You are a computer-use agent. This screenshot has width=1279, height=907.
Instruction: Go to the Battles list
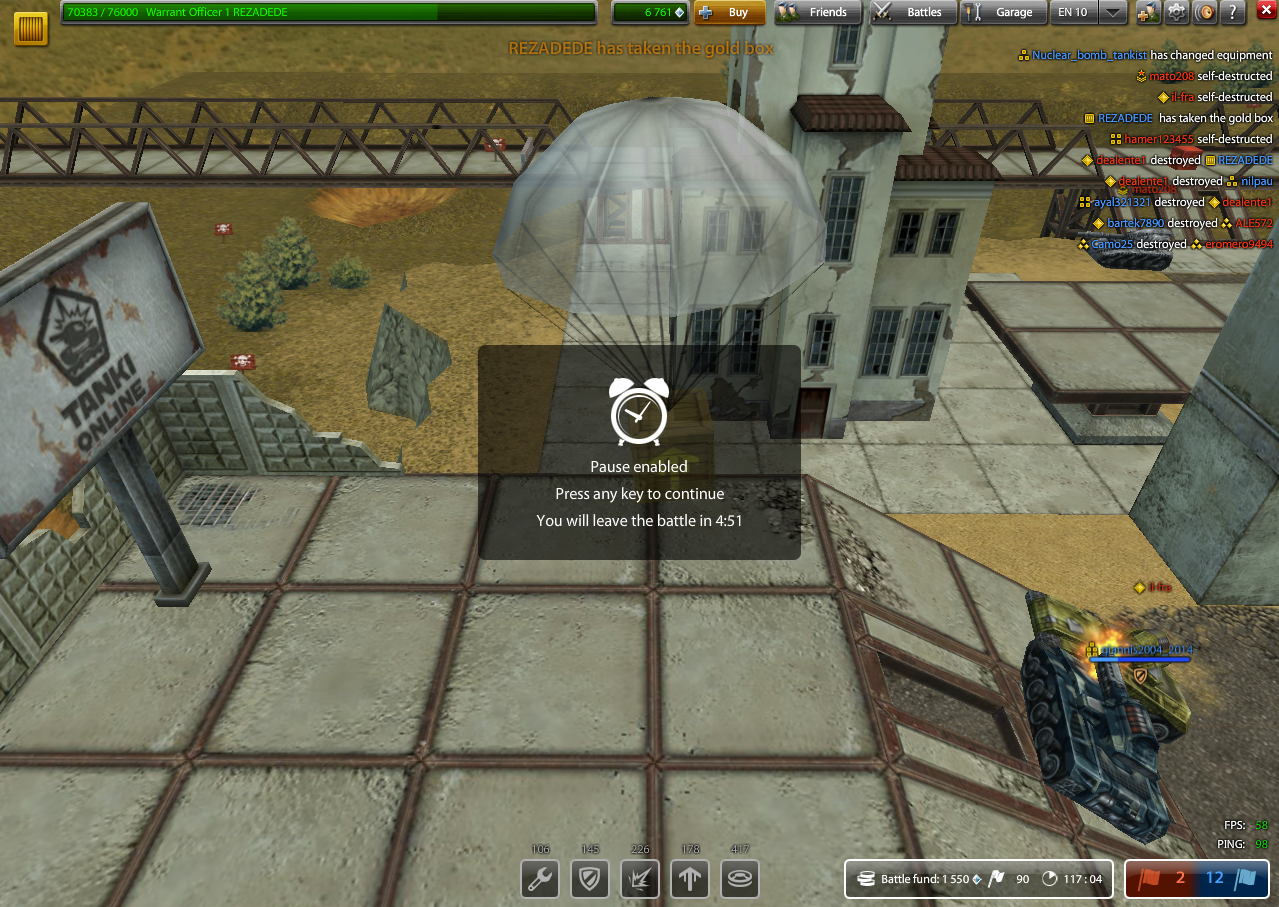click(x=912, y=13)
